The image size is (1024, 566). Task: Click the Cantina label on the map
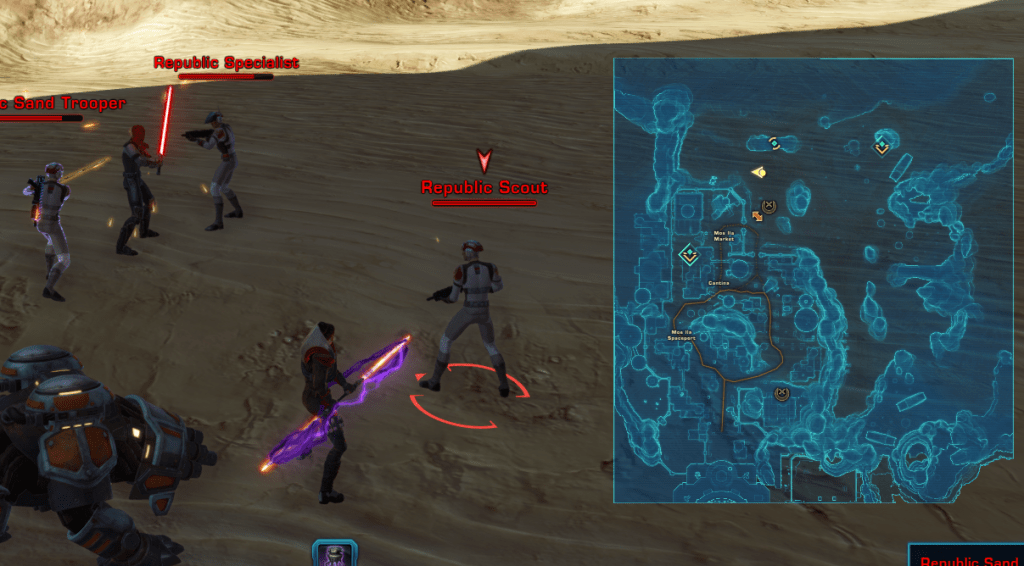[x=718, y=283]
